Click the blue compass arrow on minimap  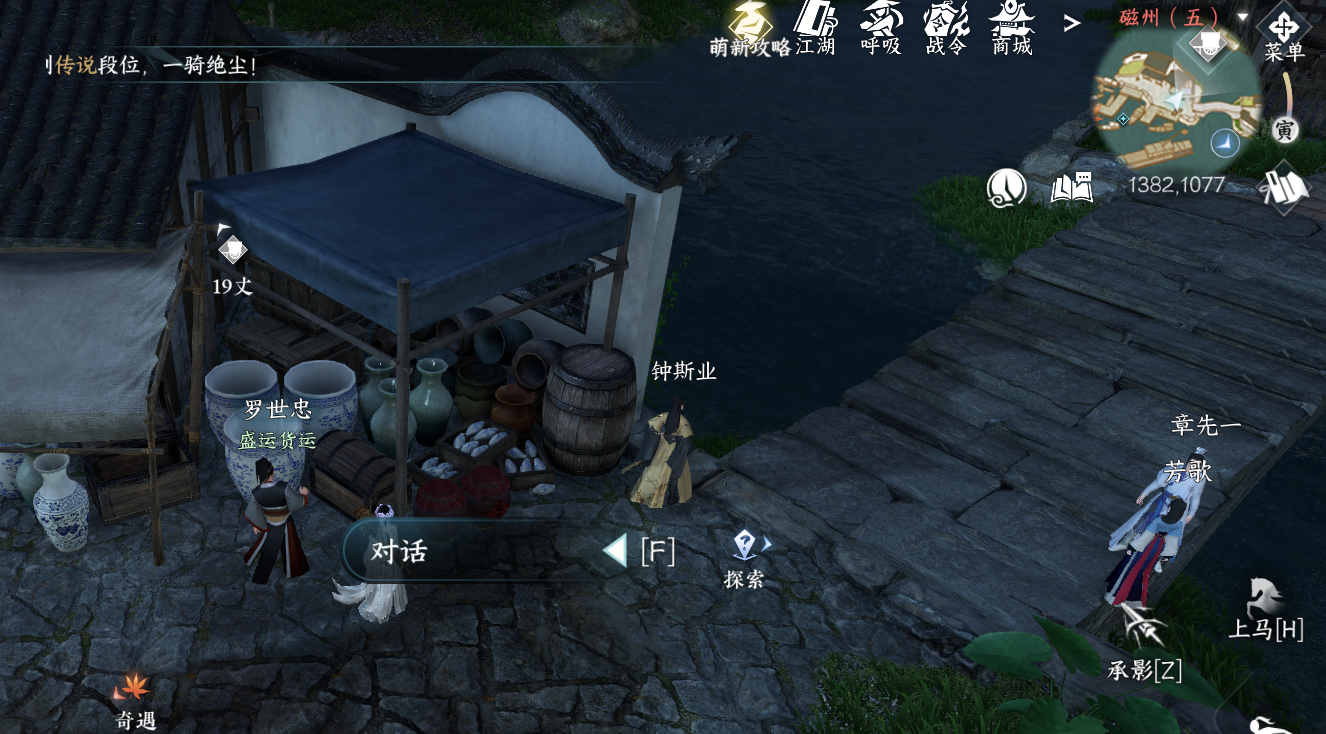pos(1224,144)
